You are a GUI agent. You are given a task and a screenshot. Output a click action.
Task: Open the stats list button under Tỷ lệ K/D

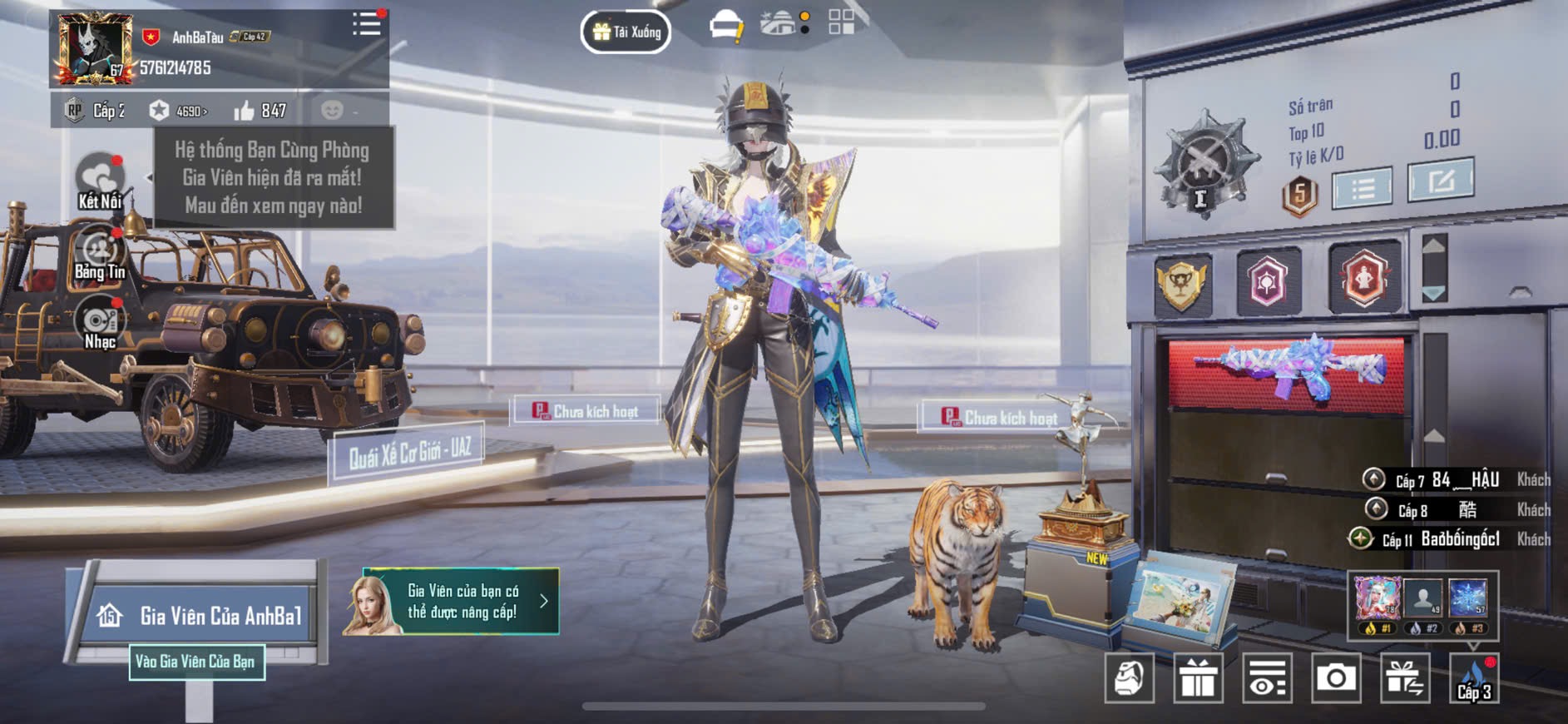[x=1362, y=189]
